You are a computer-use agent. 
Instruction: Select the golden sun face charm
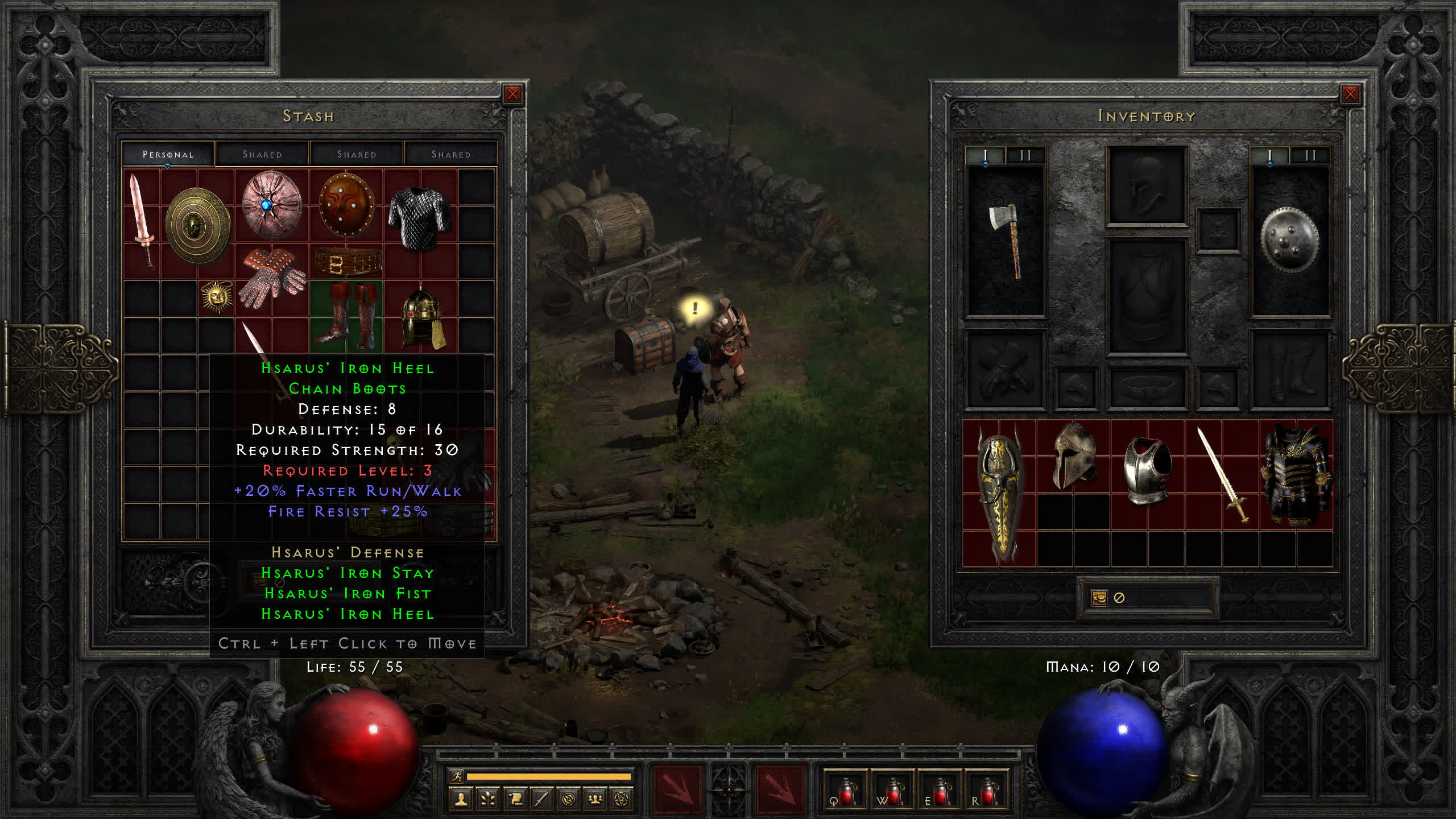pyautogui.click(x=216, y=296)
